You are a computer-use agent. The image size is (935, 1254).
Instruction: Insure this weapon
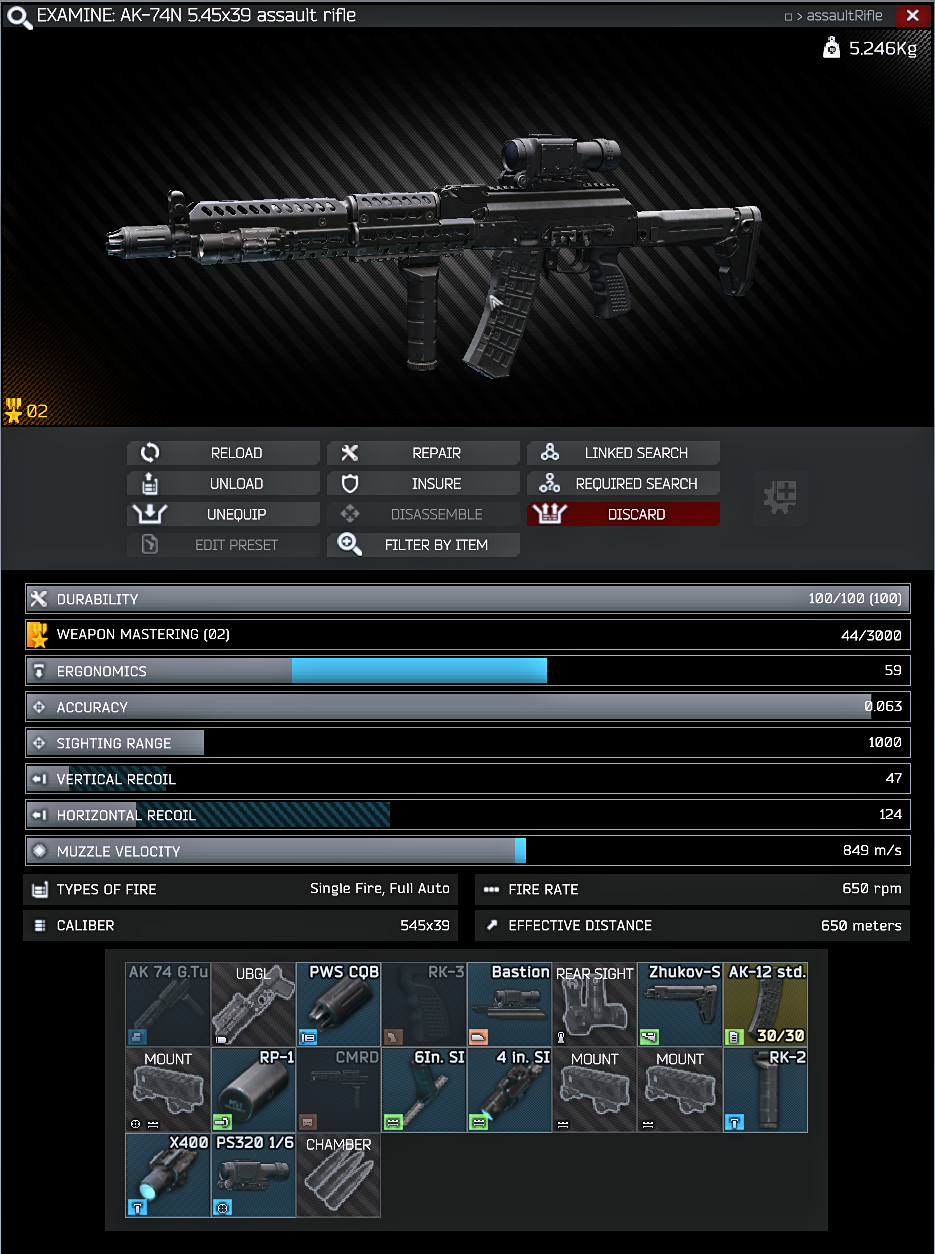(x=423, y=484)
